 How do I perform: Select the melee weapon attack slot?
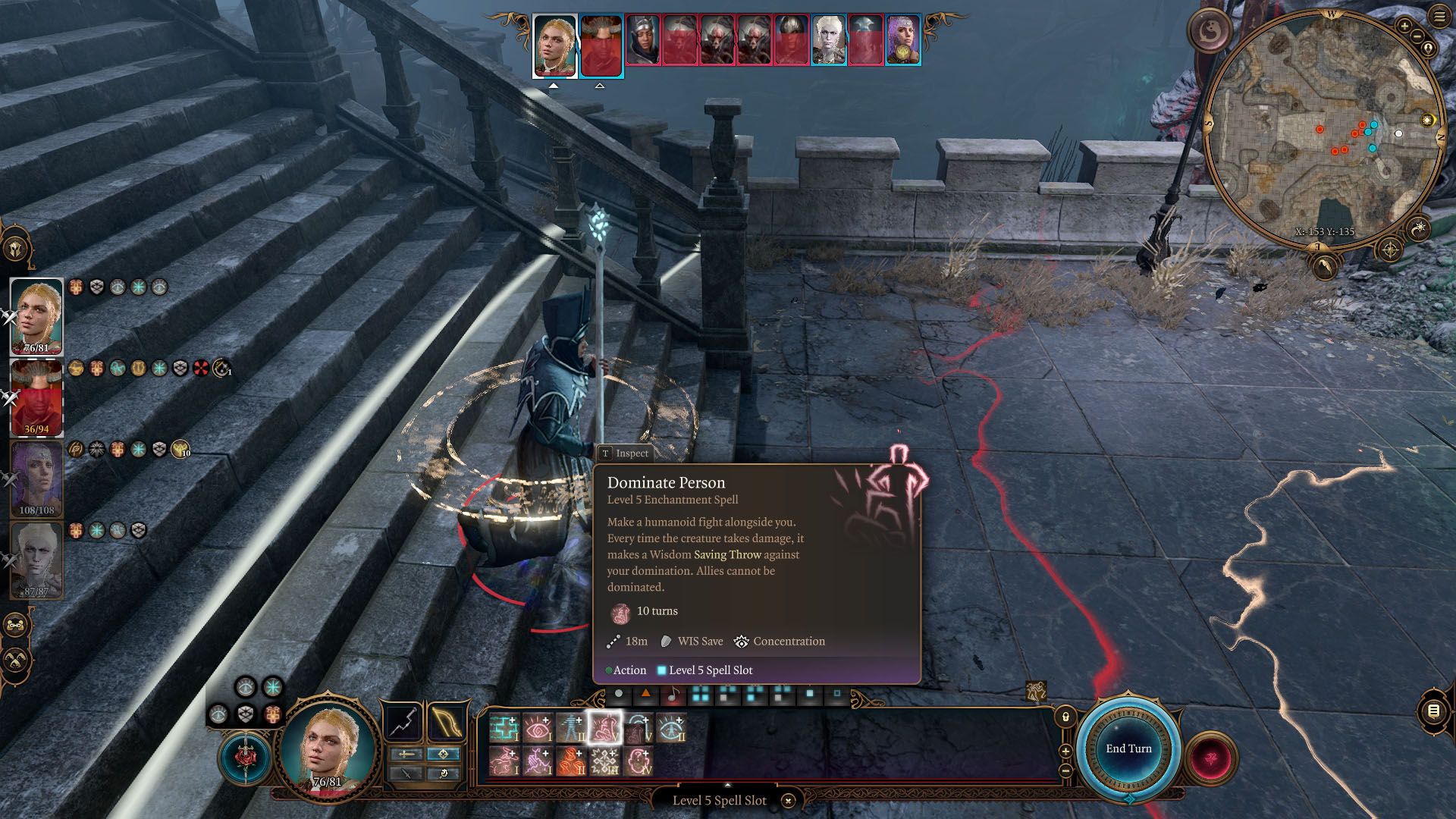coord(402,722)
